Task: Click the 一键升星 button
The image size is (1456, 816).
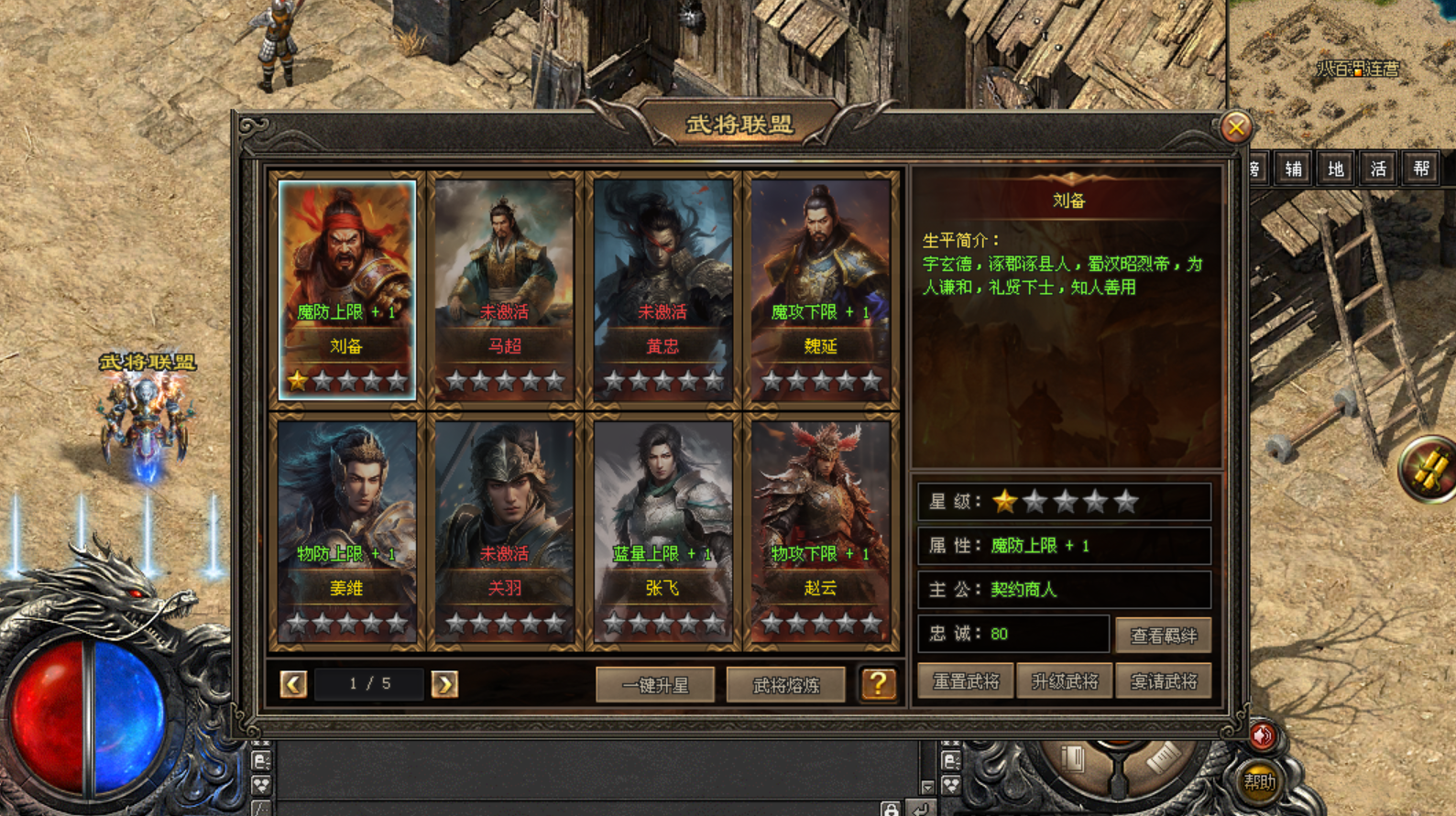Action: (x=655, y=684)
